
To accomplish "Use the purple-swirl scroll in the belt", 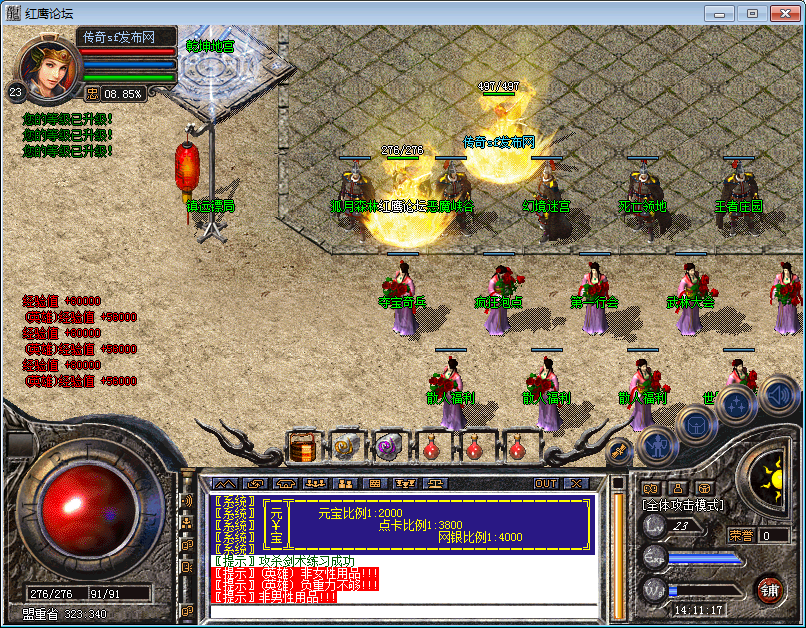I will click(388, 447).
